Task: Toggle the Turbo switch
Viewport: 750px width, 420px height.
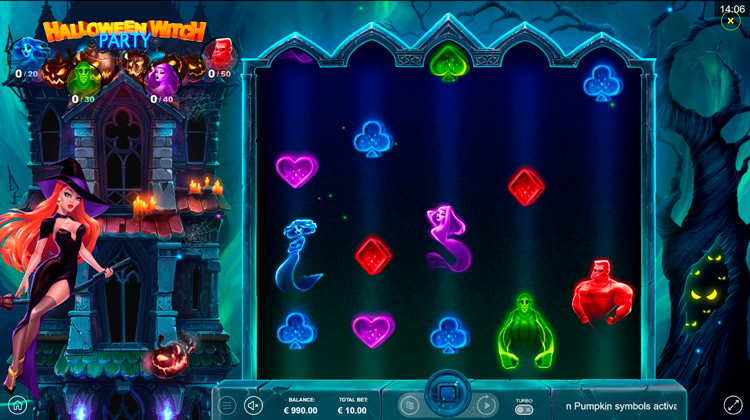Action: (524, 409)
